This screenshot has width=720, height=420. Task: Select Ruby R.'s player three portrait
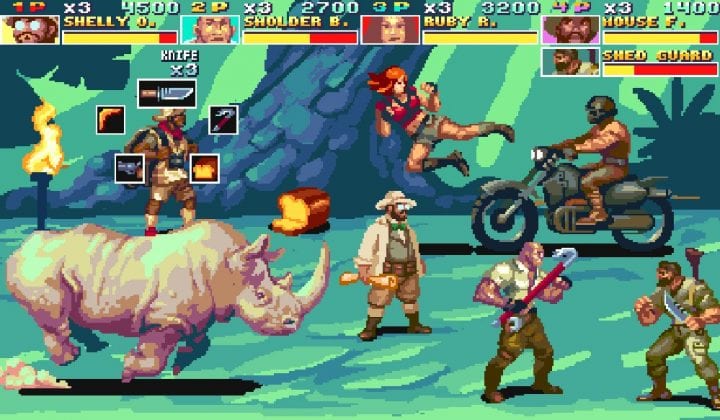coord(390,30)
